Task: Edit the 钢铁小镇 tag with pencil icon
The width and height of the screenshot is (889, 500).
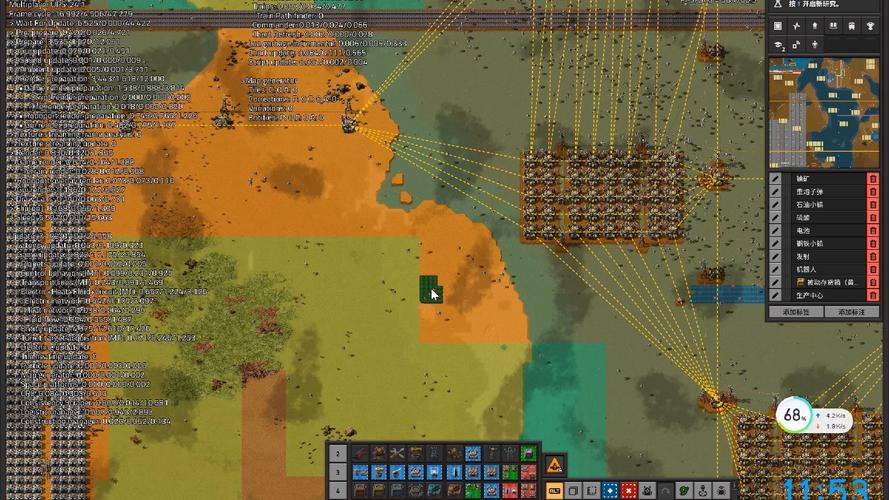Action: (x=775, y=243)
